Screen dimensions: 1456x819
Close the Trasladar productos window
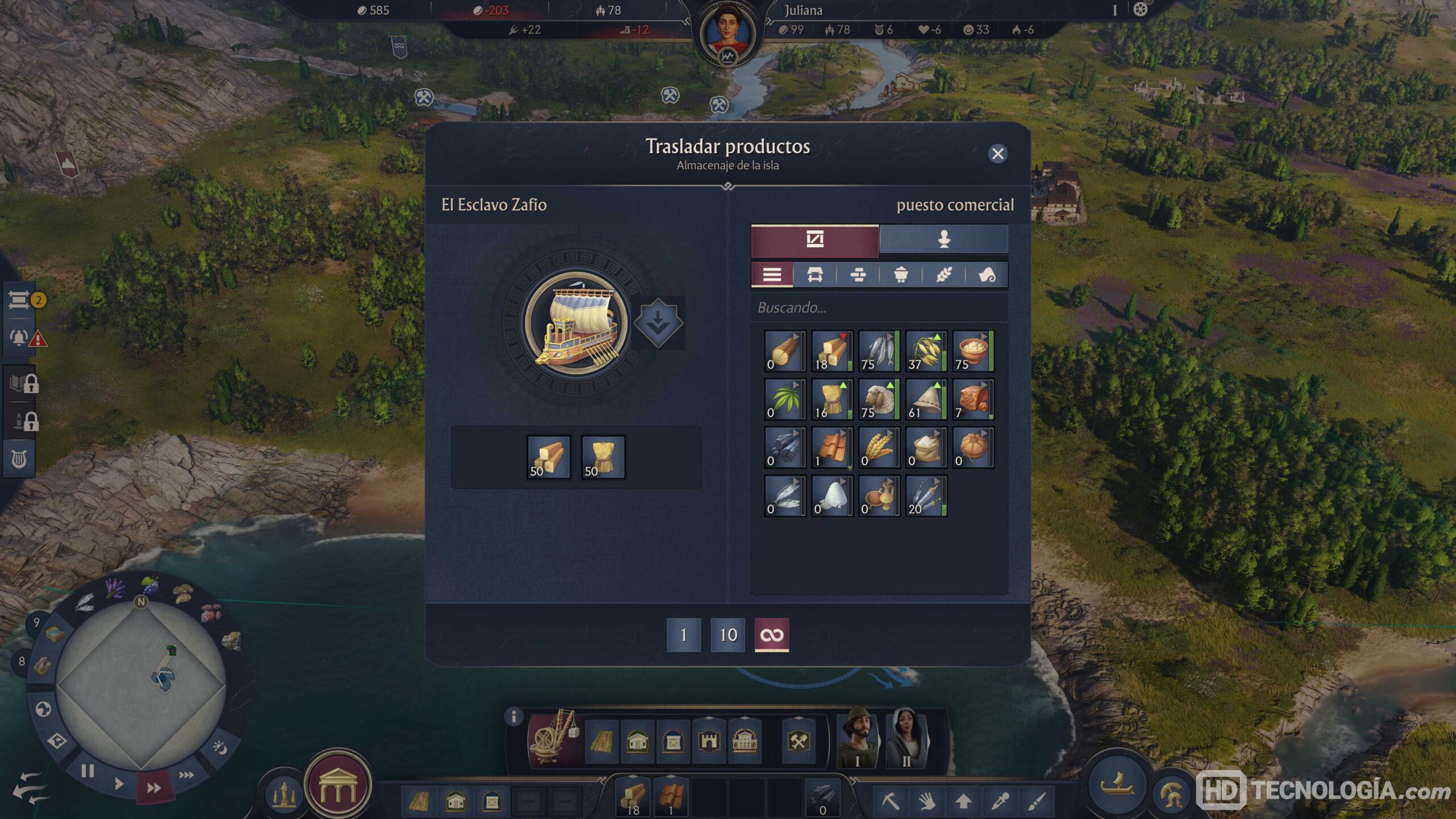point(998,154)
